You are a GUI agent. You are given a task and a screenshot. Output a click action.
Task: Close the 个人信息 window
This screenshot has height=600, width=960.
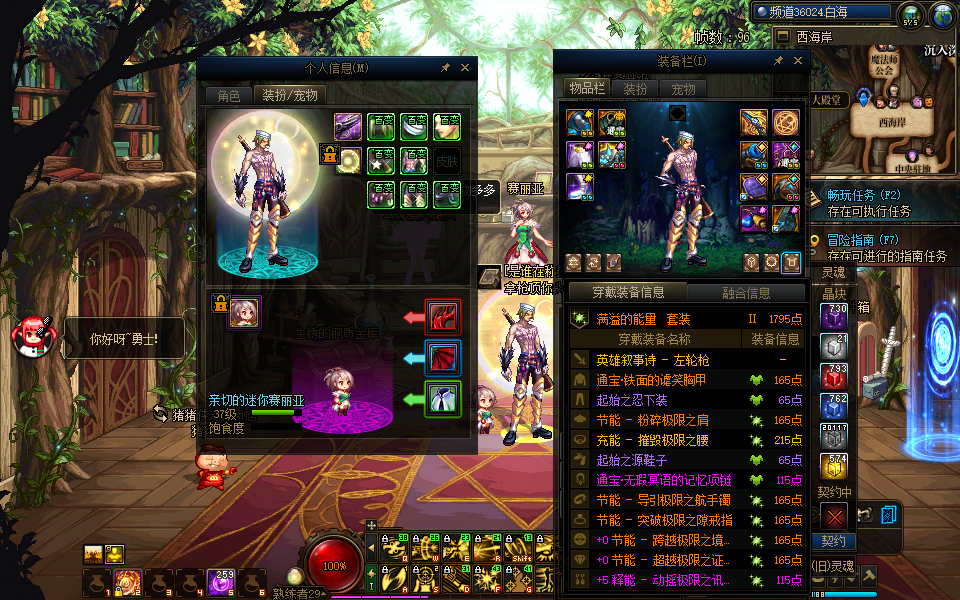(465, 68)
